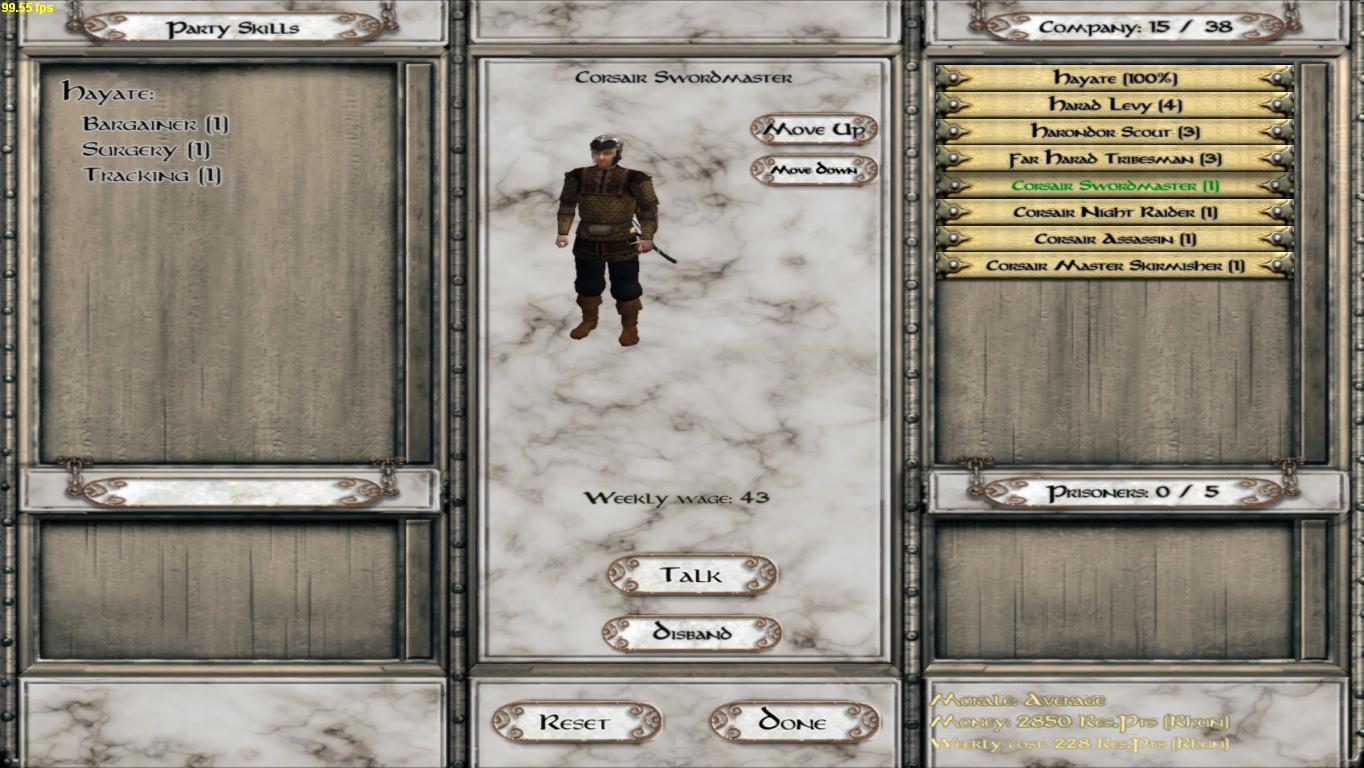
Task: Choose the Corsair Master Skirmisher row
Action: [1114, 266]
